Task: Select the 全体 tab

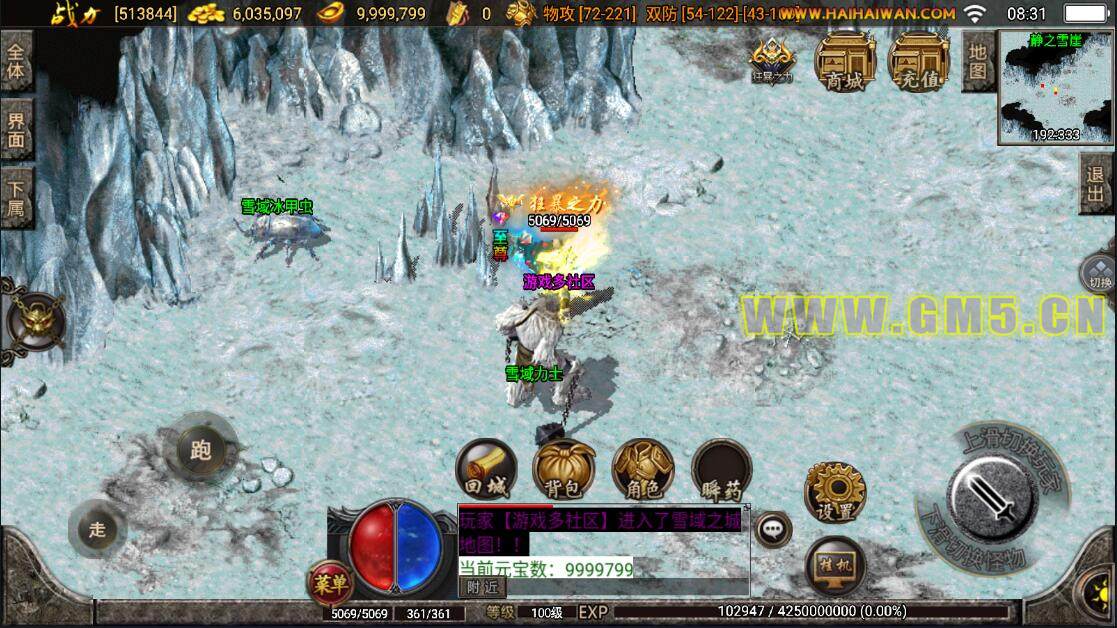Action: pos(17,62)
